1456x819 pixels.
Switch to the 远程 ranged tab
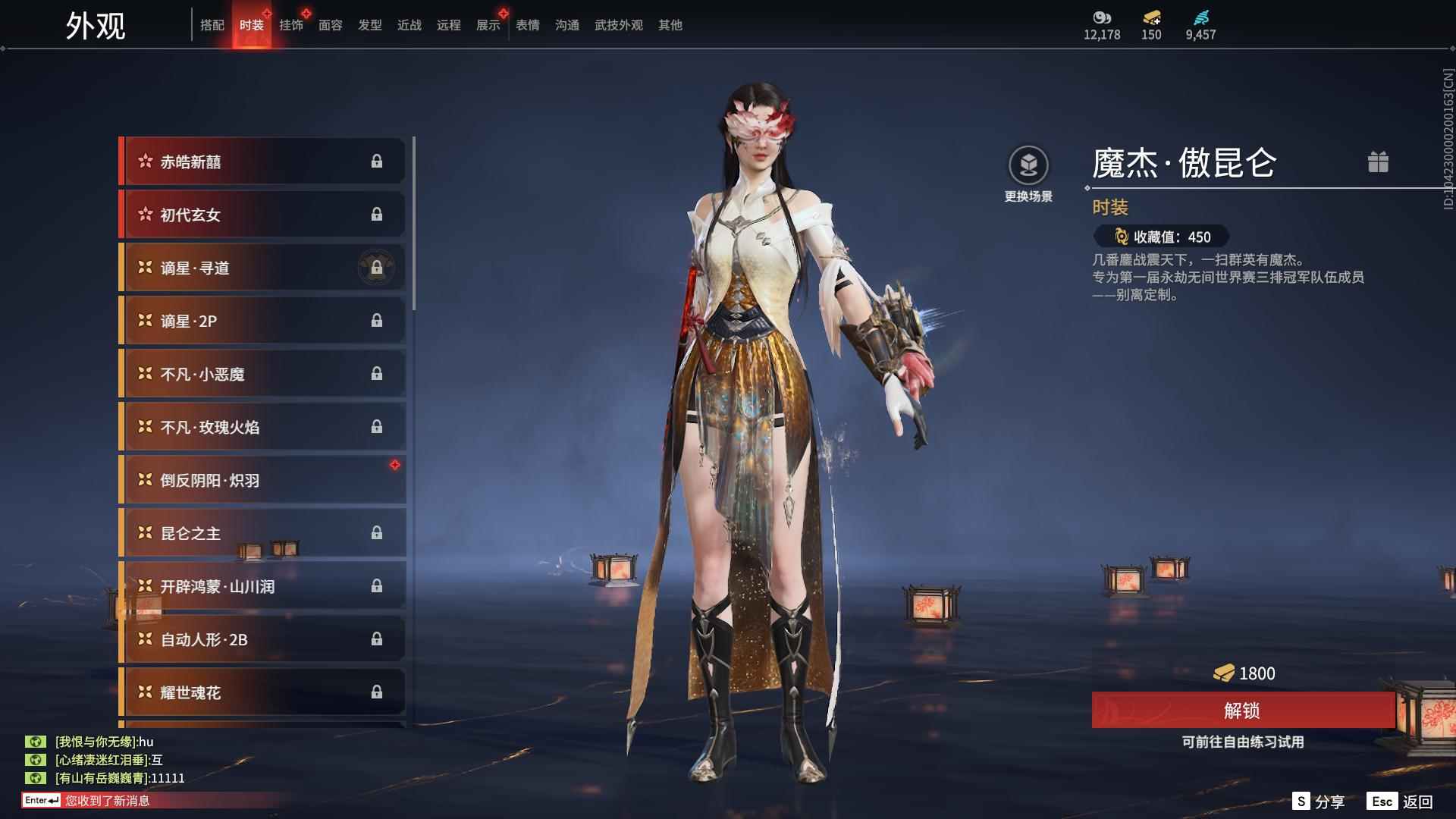tap(448, 25)
